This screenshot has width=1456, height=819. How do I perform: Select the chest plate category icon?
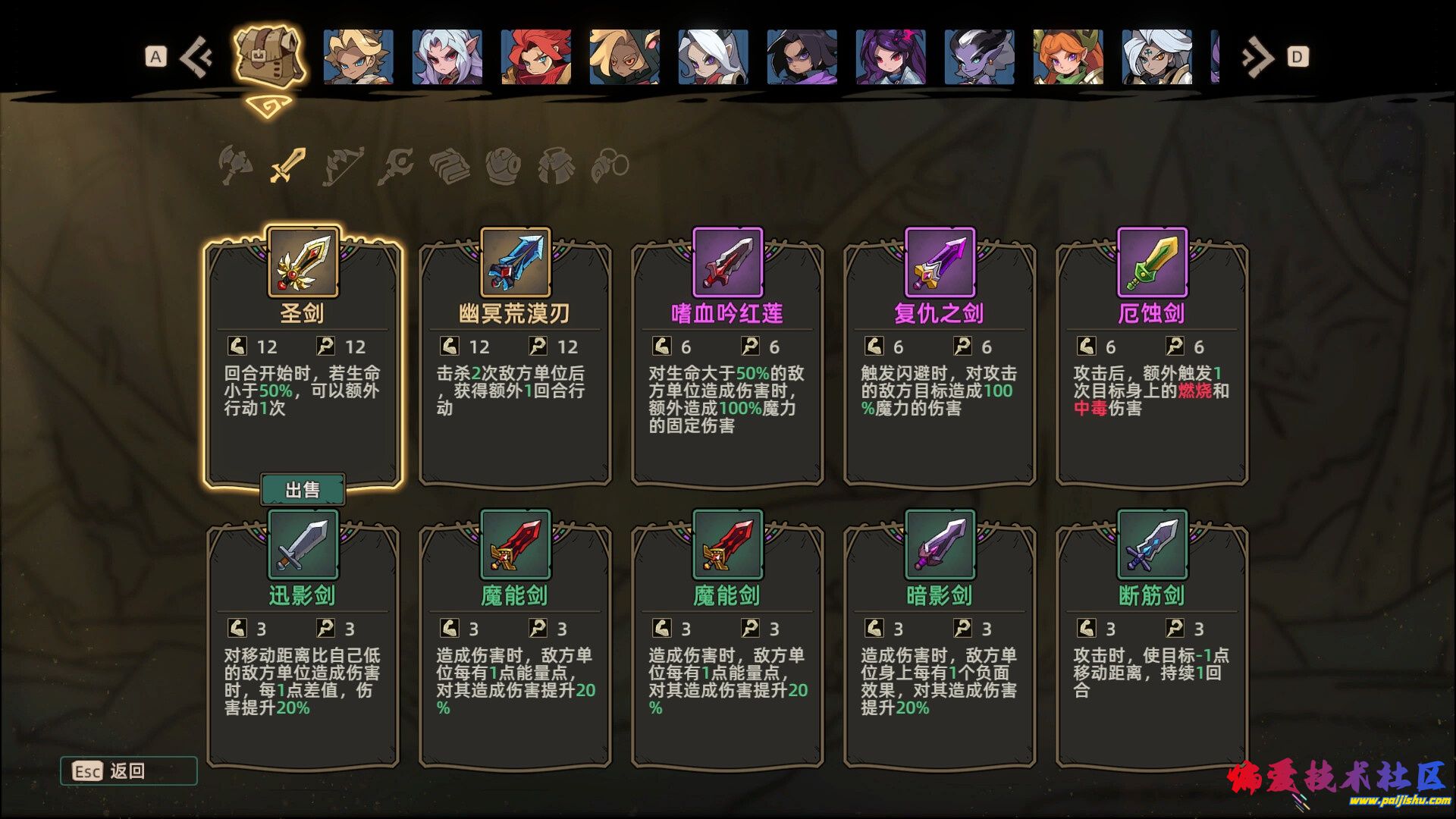(557, 165)
